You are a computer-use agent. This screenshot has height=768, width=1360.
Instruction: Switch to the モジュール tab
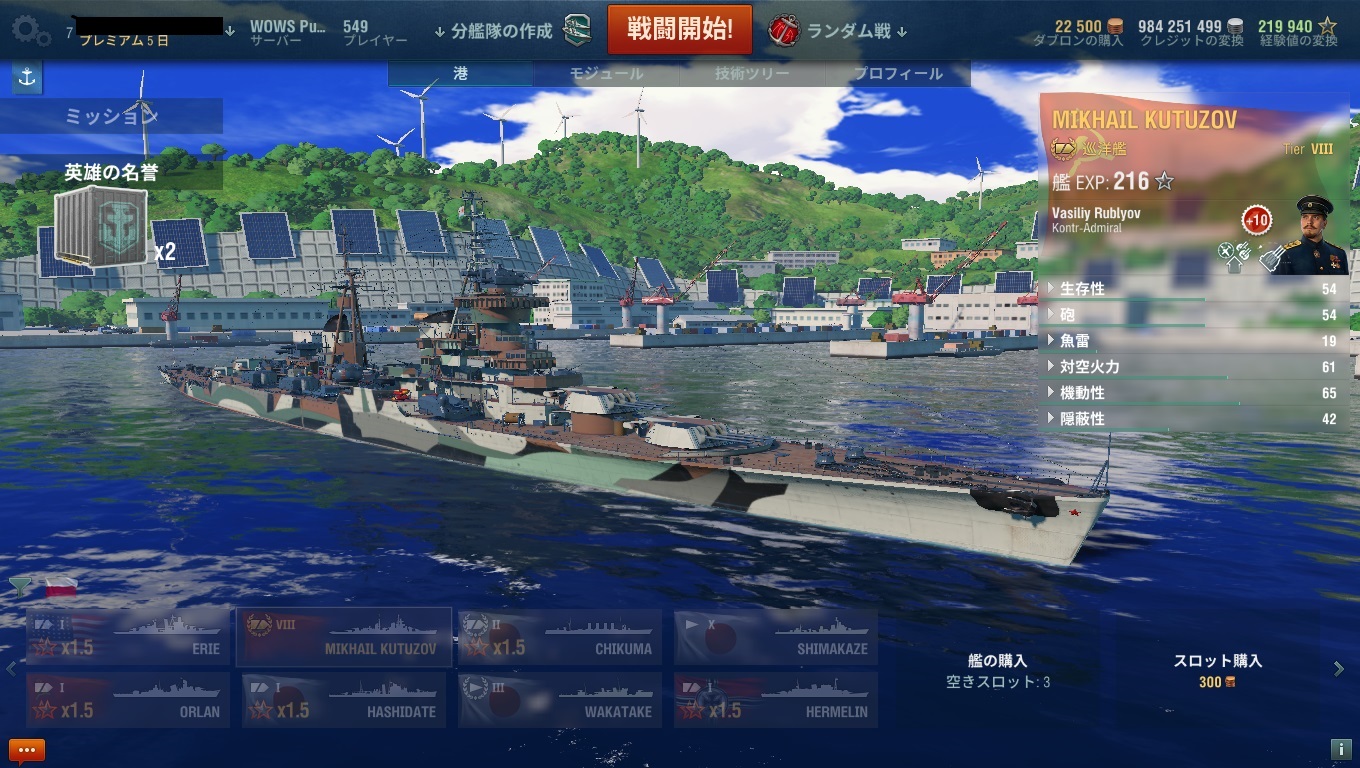[x=606, y=74]
